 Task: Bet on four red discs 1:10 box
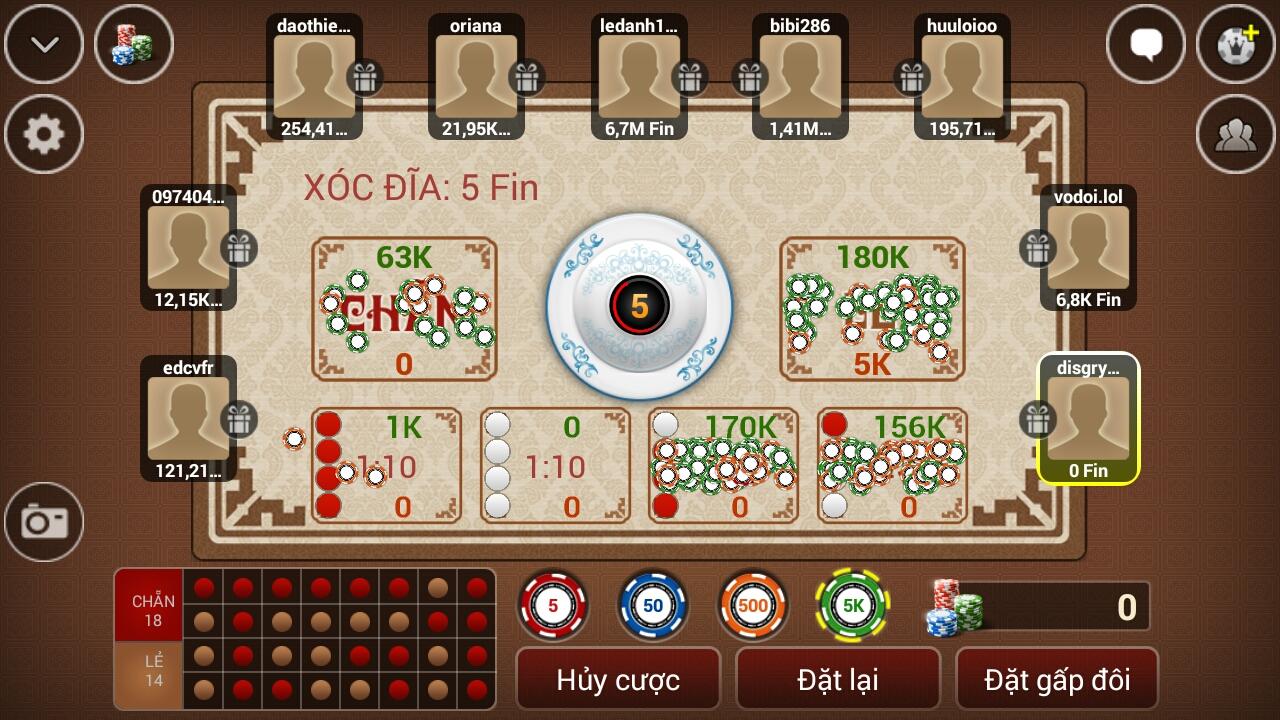[386, 465]
